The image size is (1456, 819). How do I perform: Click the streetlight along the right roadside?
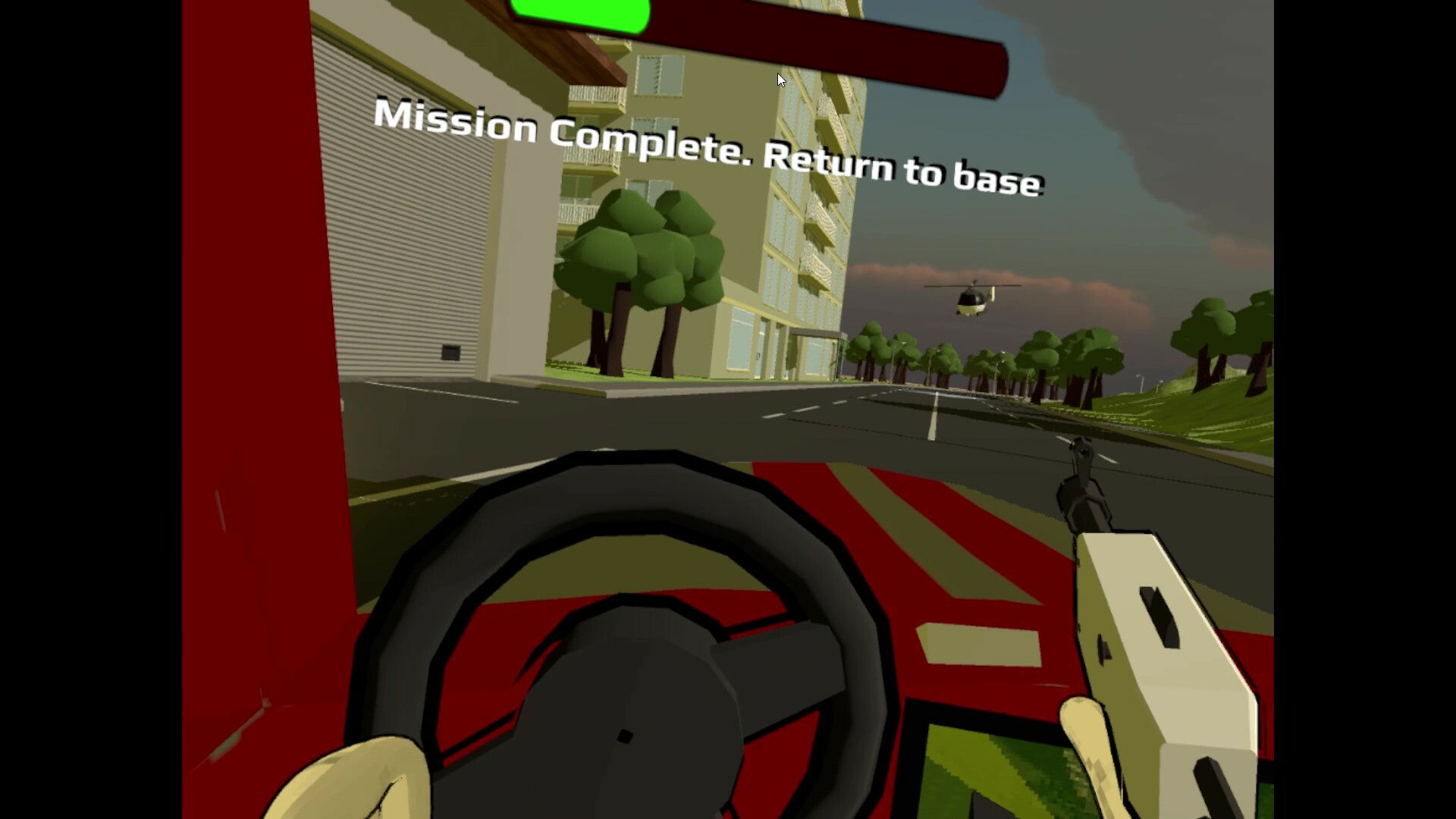[1141, 383]
